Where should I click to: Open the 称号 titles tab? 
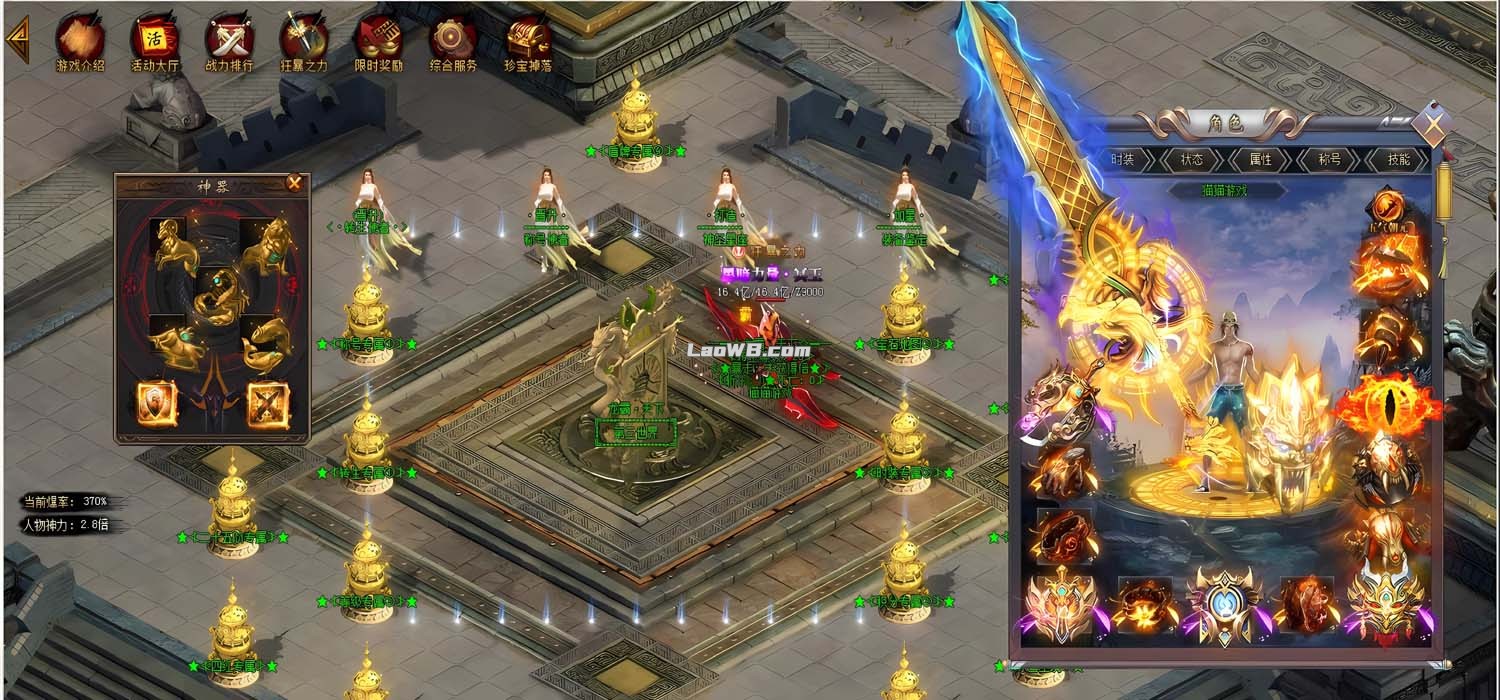click(1329, 159)
